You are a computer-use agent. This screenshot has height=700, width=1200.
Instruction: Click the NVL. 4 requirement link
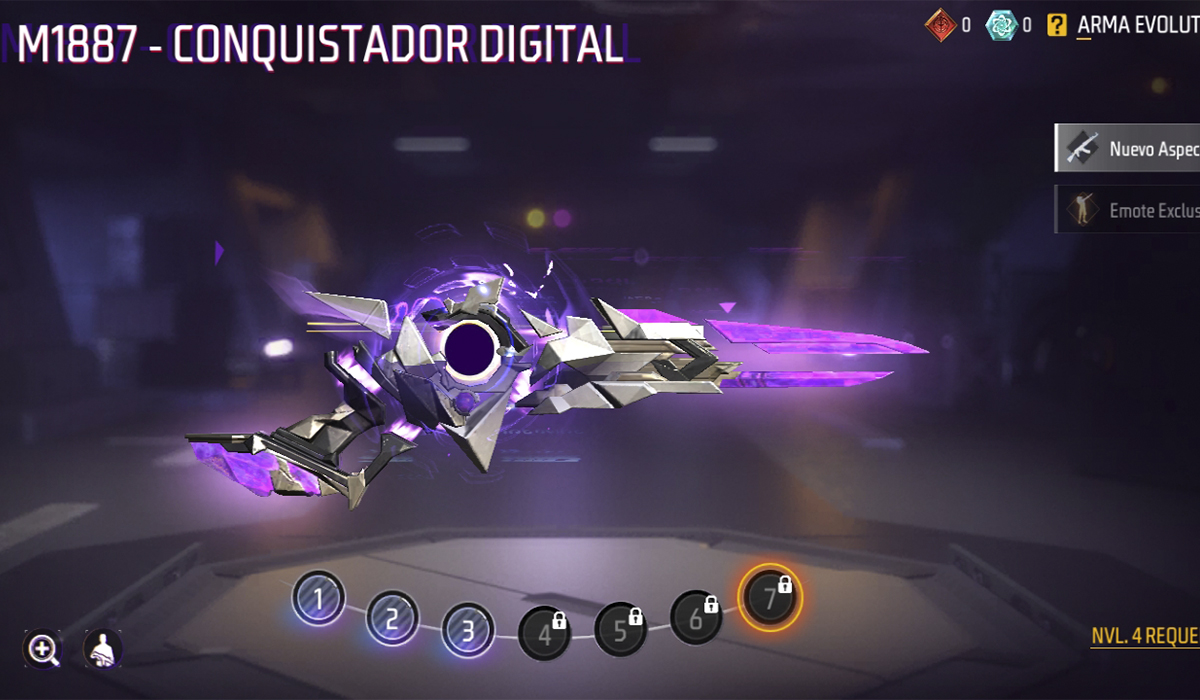[1144, 637]
